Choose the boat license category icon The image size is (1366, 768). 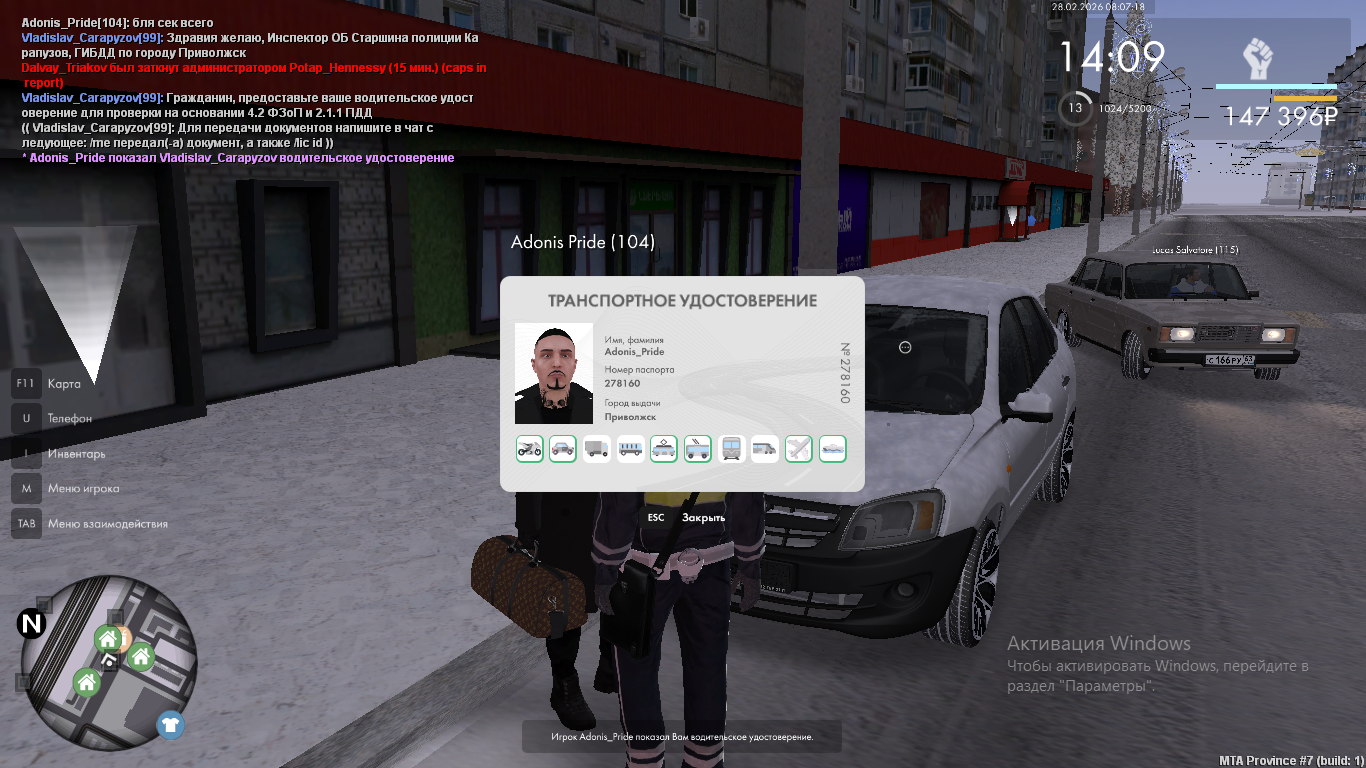[x=833, y=449]
